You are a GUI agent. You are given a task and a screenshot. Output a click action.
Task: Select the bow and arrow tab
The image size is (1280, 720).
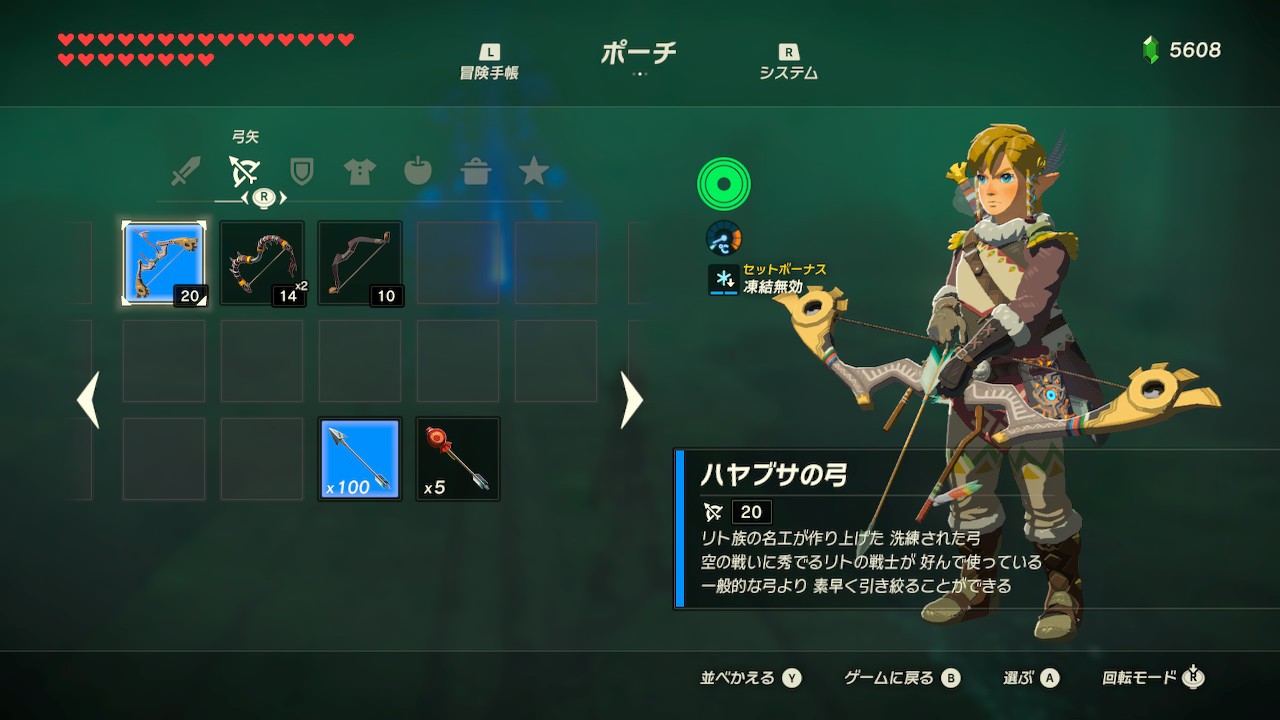(x=243, y=172)
